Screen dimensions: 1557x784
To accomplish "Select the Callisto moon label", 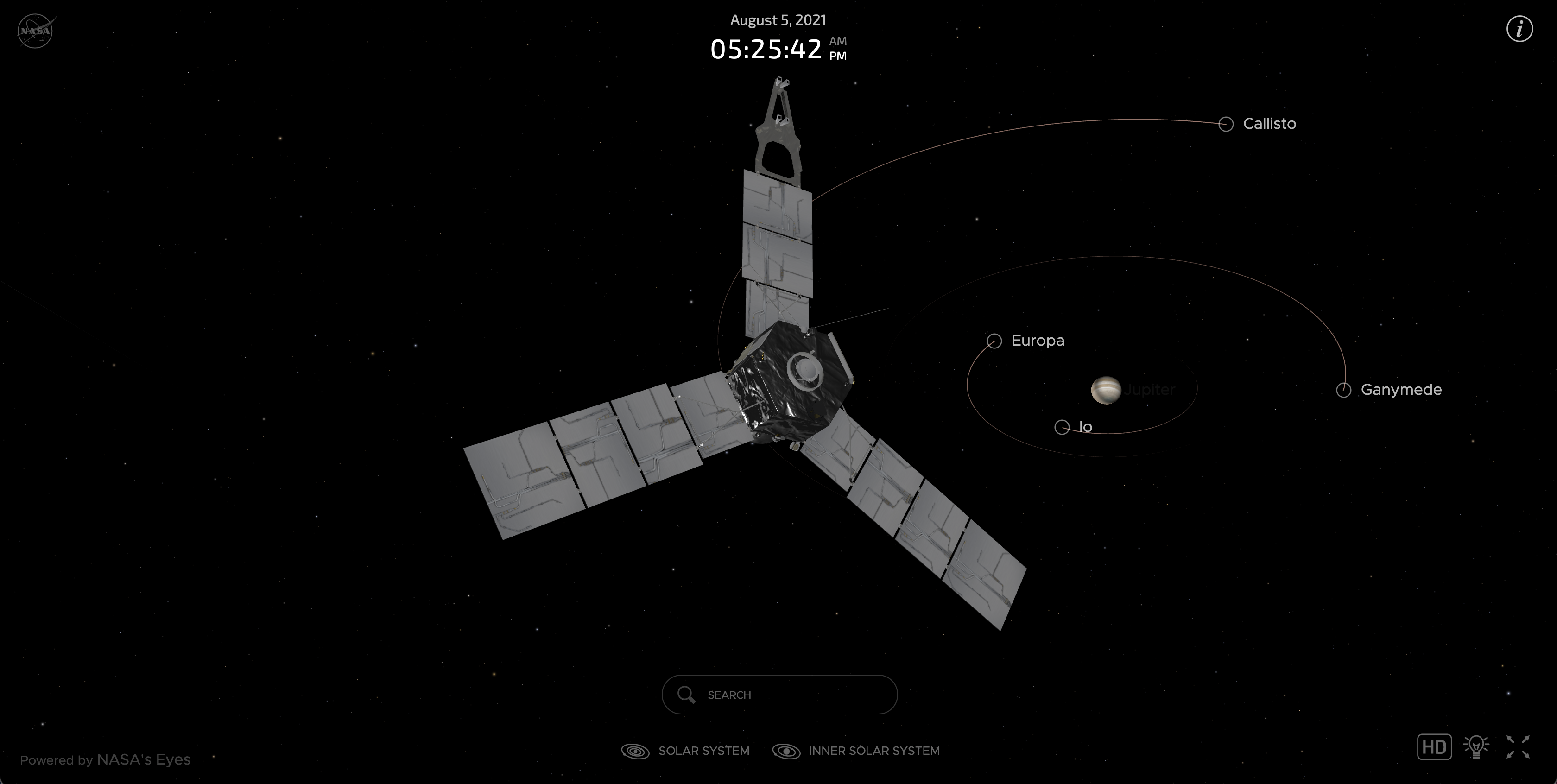I will tap(1269, 124).
